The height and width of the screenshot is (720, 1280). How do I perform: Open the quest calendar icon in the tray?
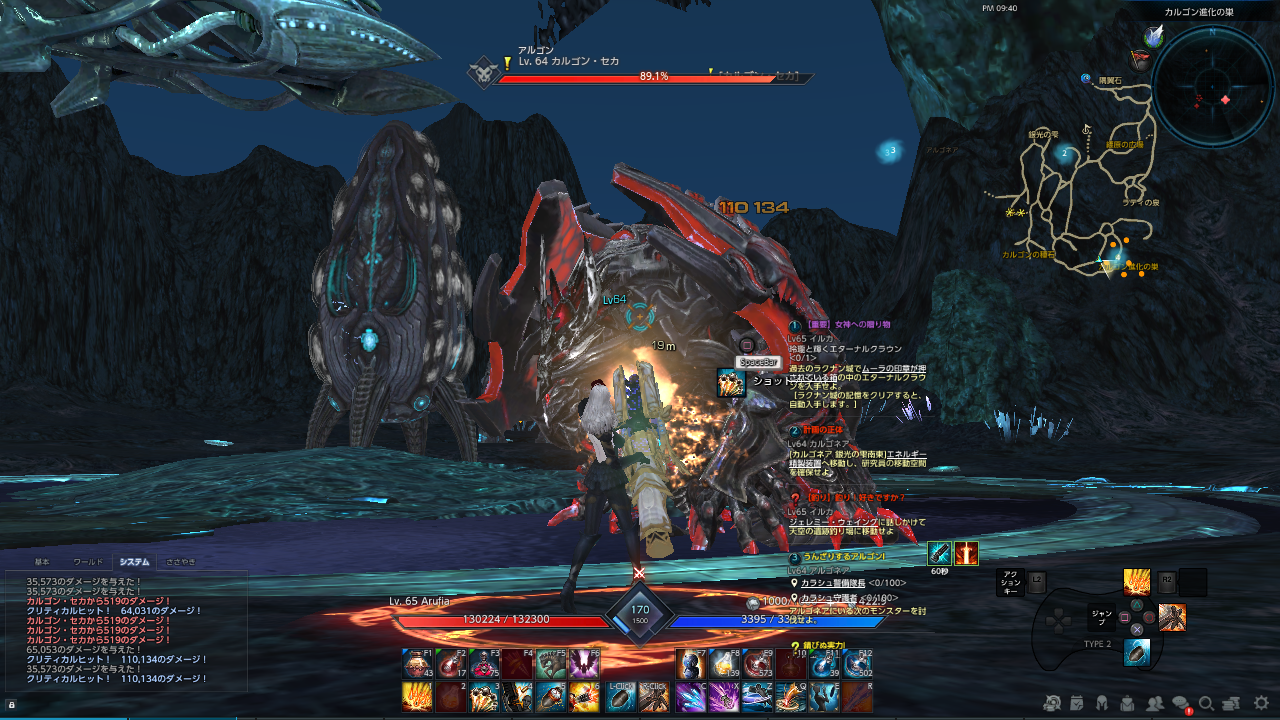(1076, 703)
